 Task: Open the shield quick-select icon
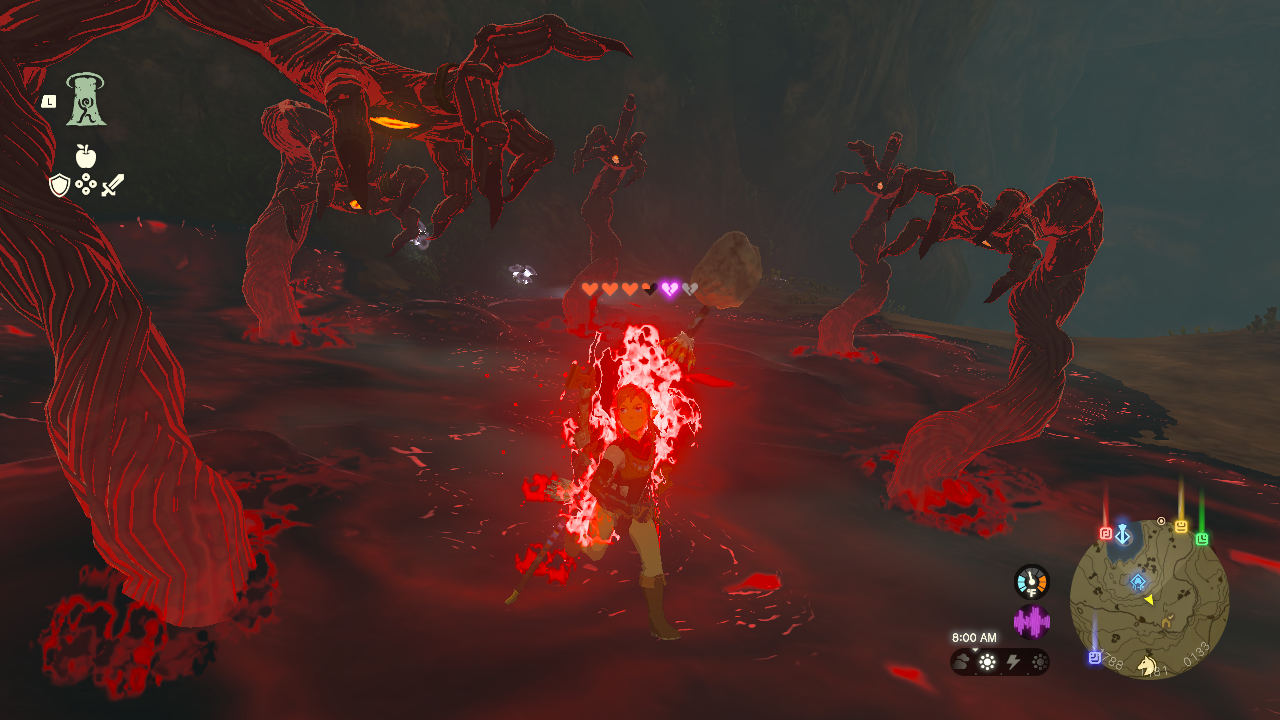(x=60, y=185)
